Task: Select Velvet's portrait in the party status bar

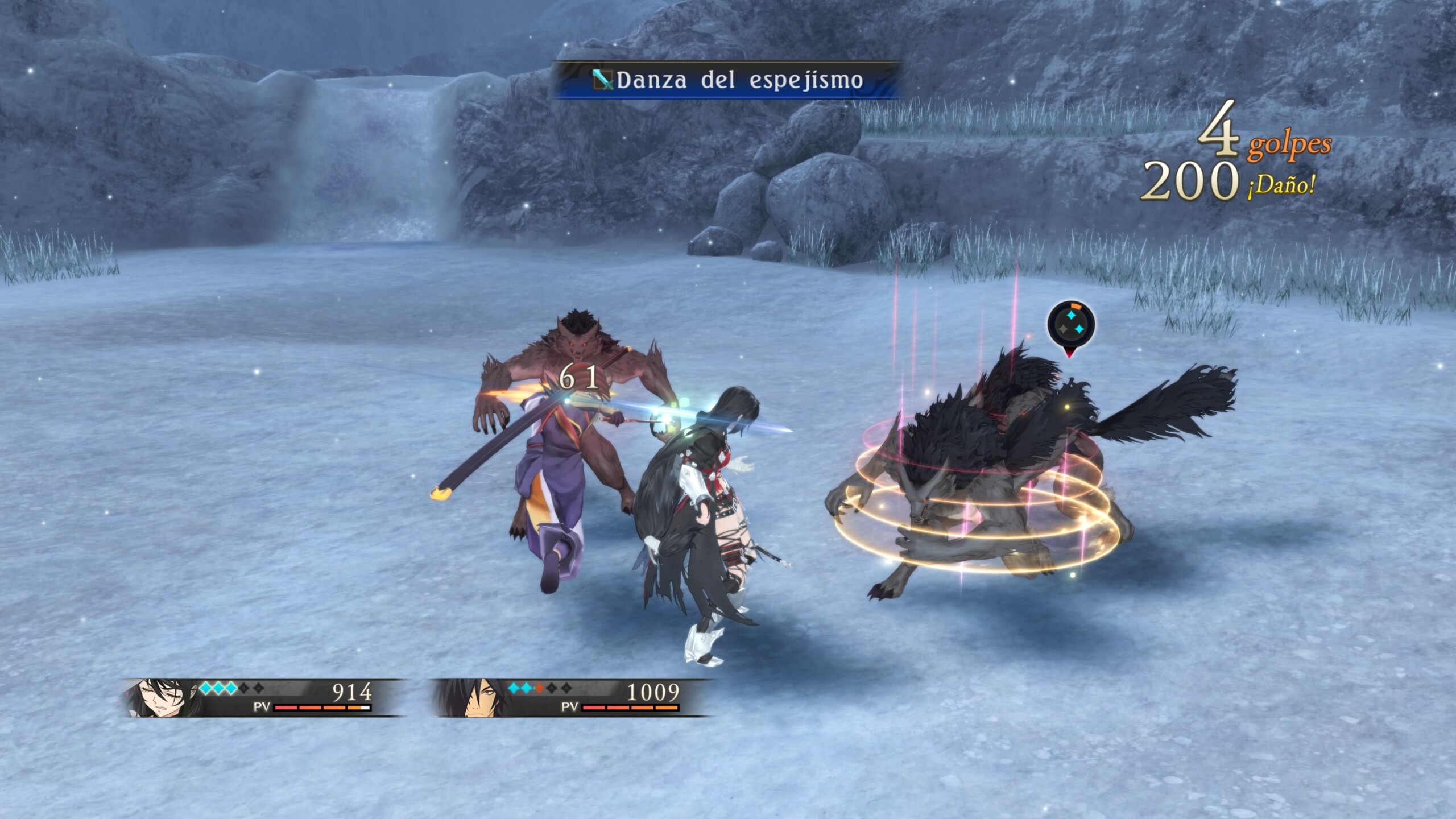Action: tap(162, 697)
